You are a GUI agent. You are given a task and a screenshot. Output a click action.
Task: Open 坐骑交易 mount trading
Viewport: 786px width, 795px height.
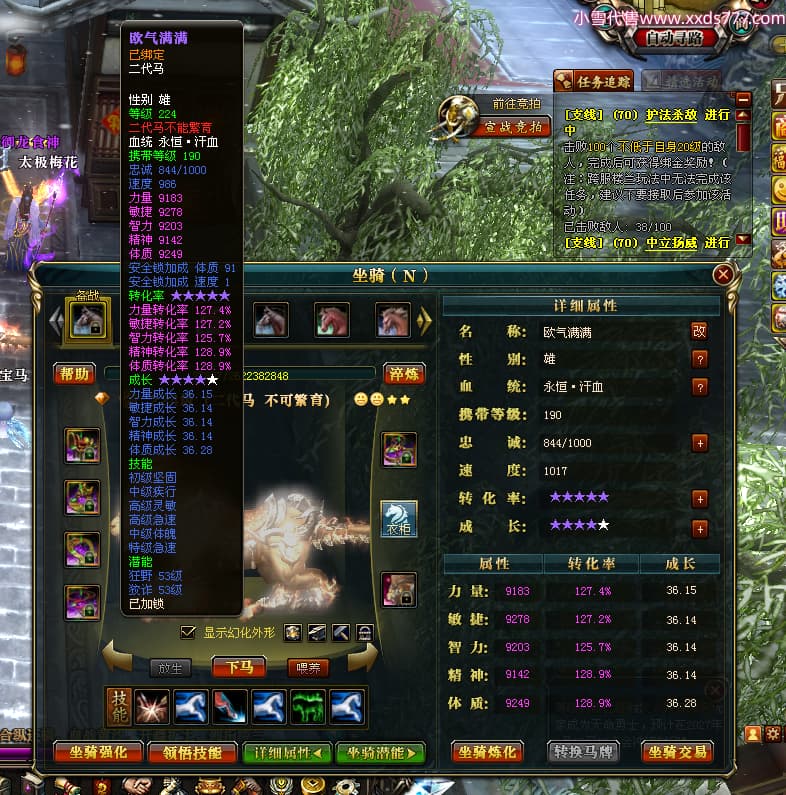677,752
